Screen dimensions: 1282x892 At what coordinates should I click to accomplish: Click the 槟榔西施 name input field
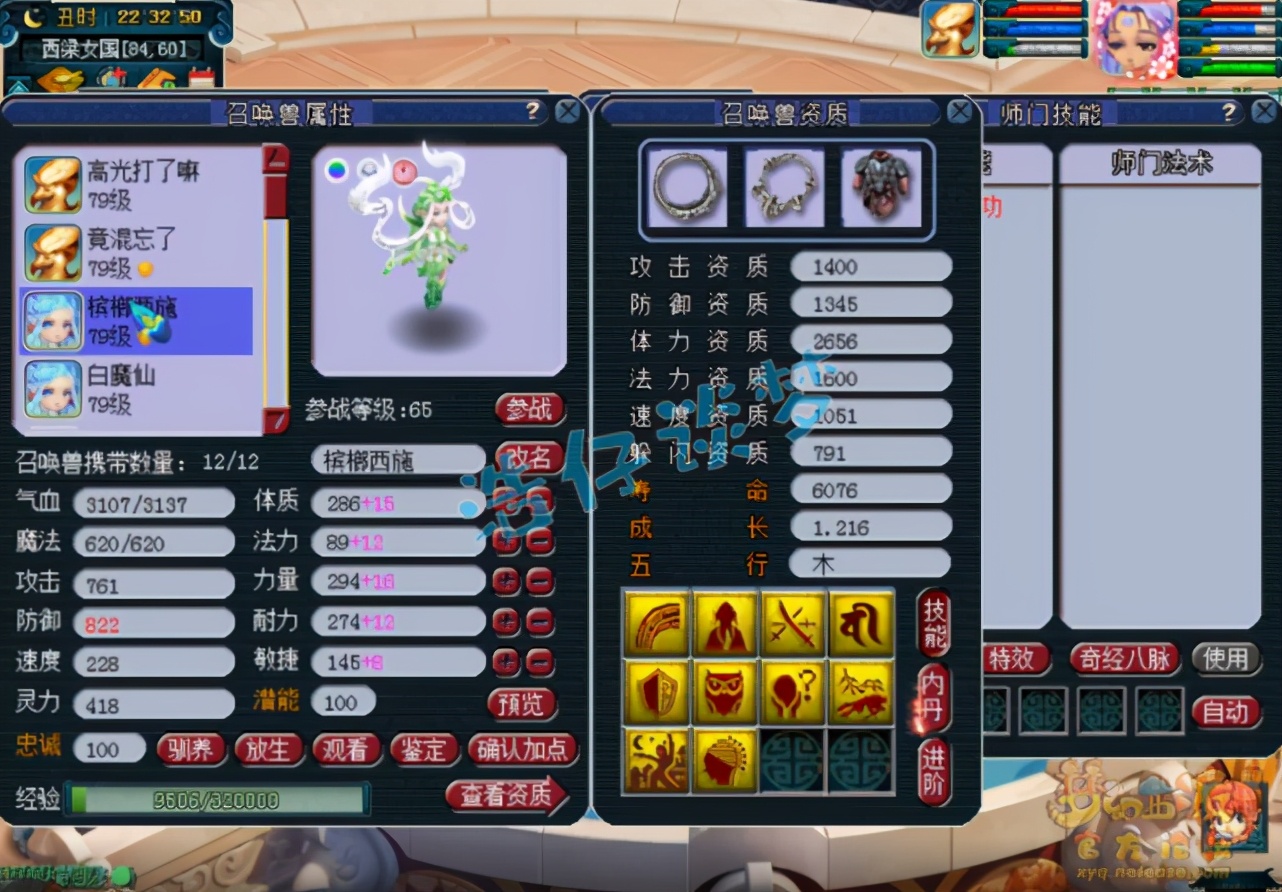tap(397, 459)
